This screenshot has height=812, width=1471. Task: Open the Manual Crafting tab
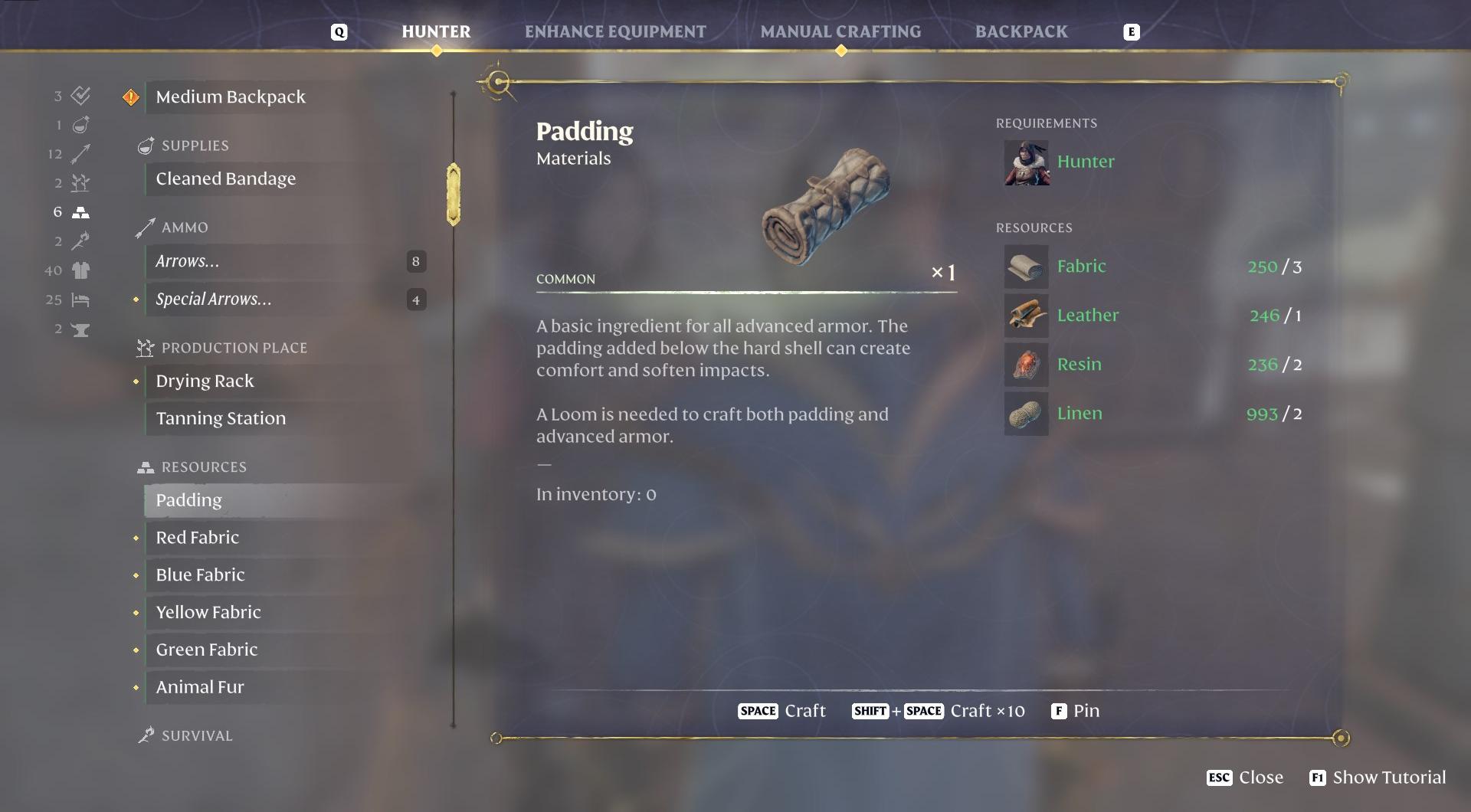tap(840, 31)
